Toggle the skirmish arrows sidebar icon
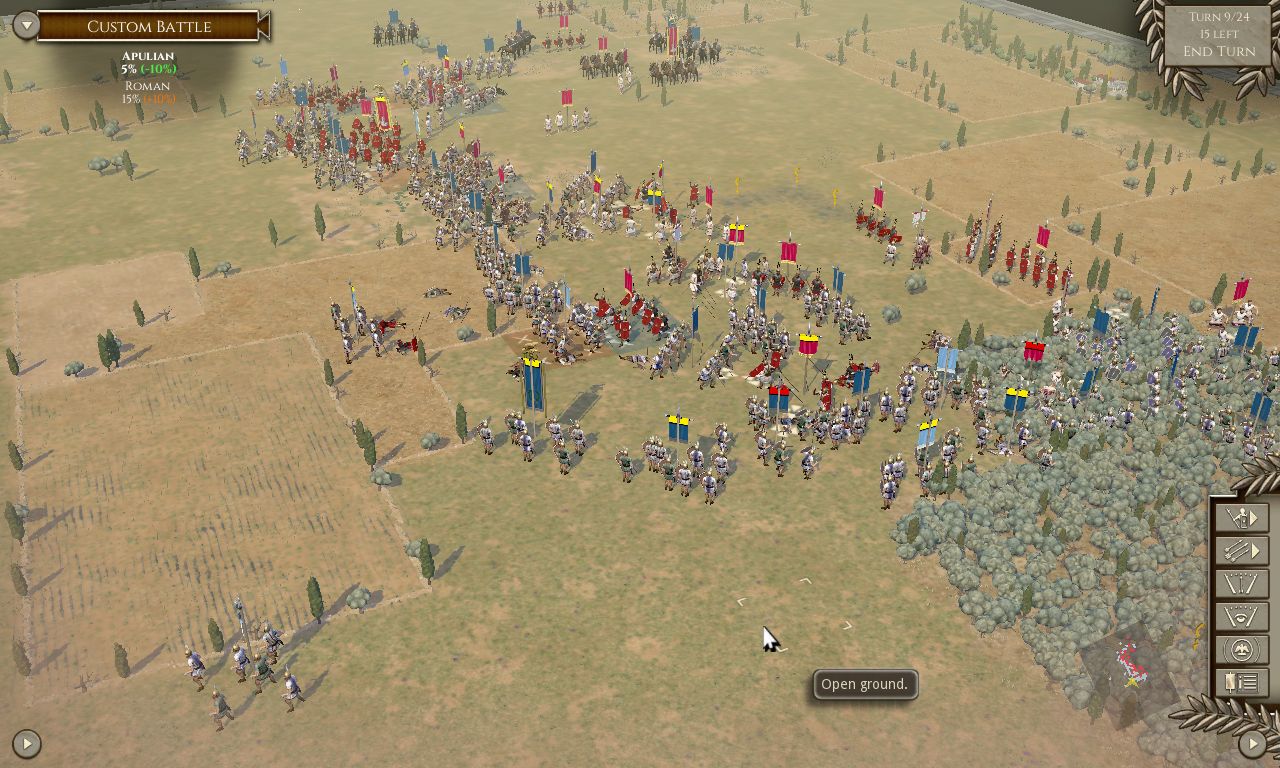 tap(1241, 550)
